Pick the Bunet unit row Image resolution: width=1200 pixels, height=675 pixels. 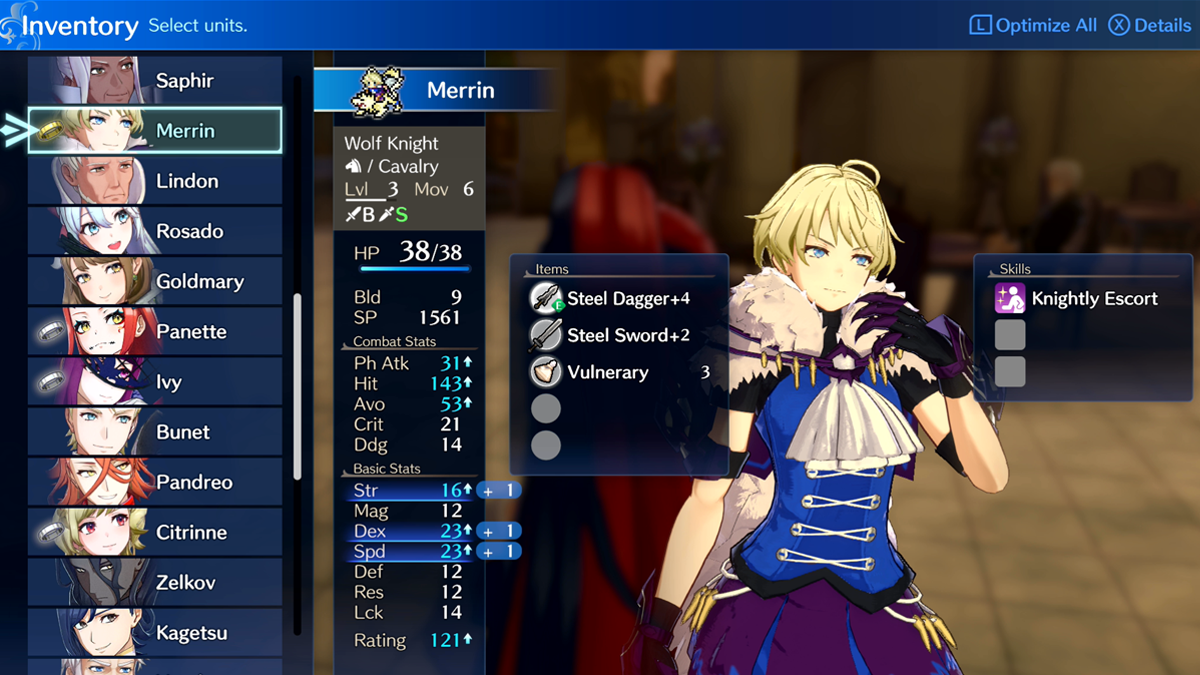point(155,432)
